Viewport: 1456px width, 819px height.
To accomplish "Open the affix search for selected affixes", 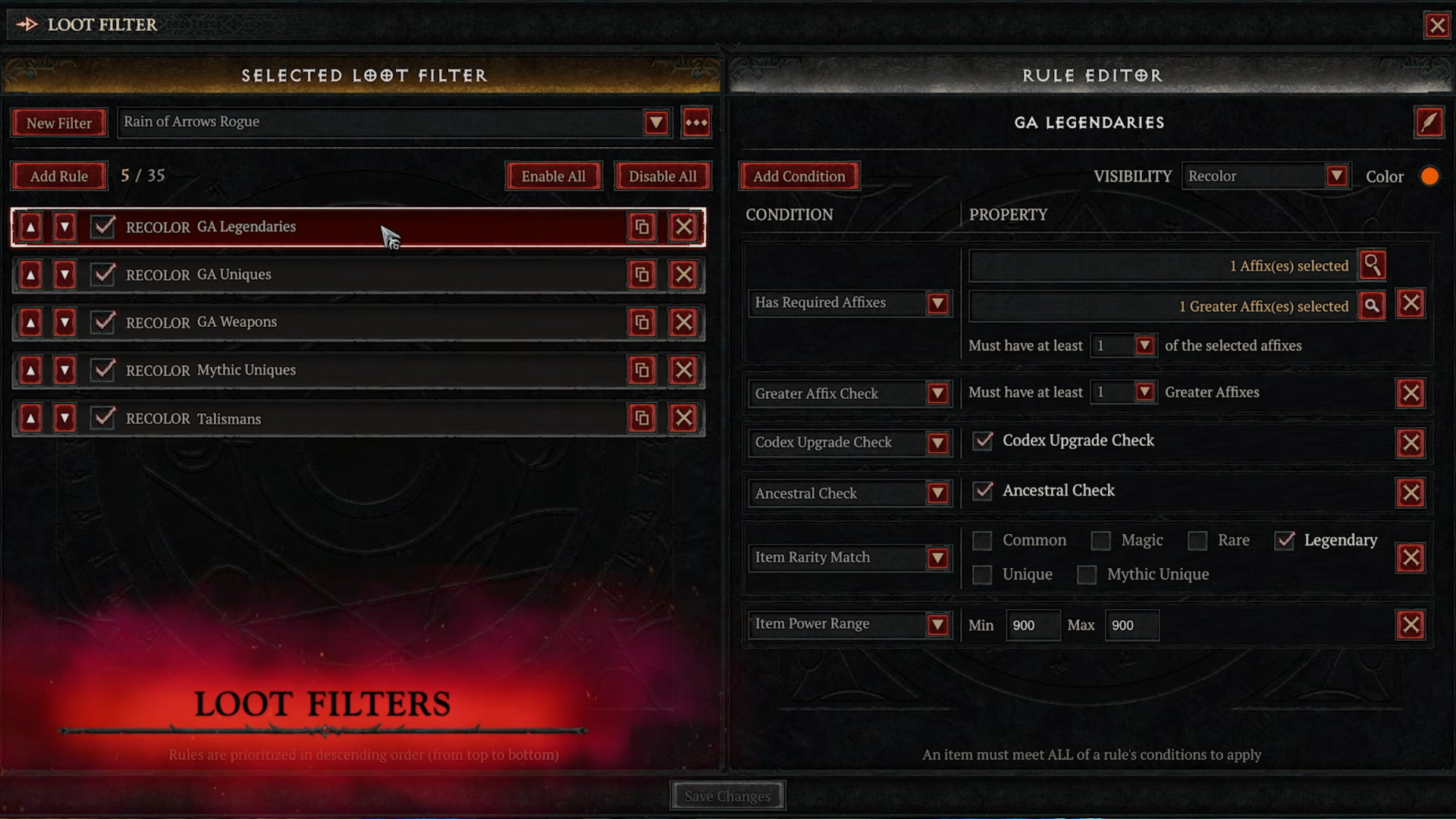I will 1373,265.
